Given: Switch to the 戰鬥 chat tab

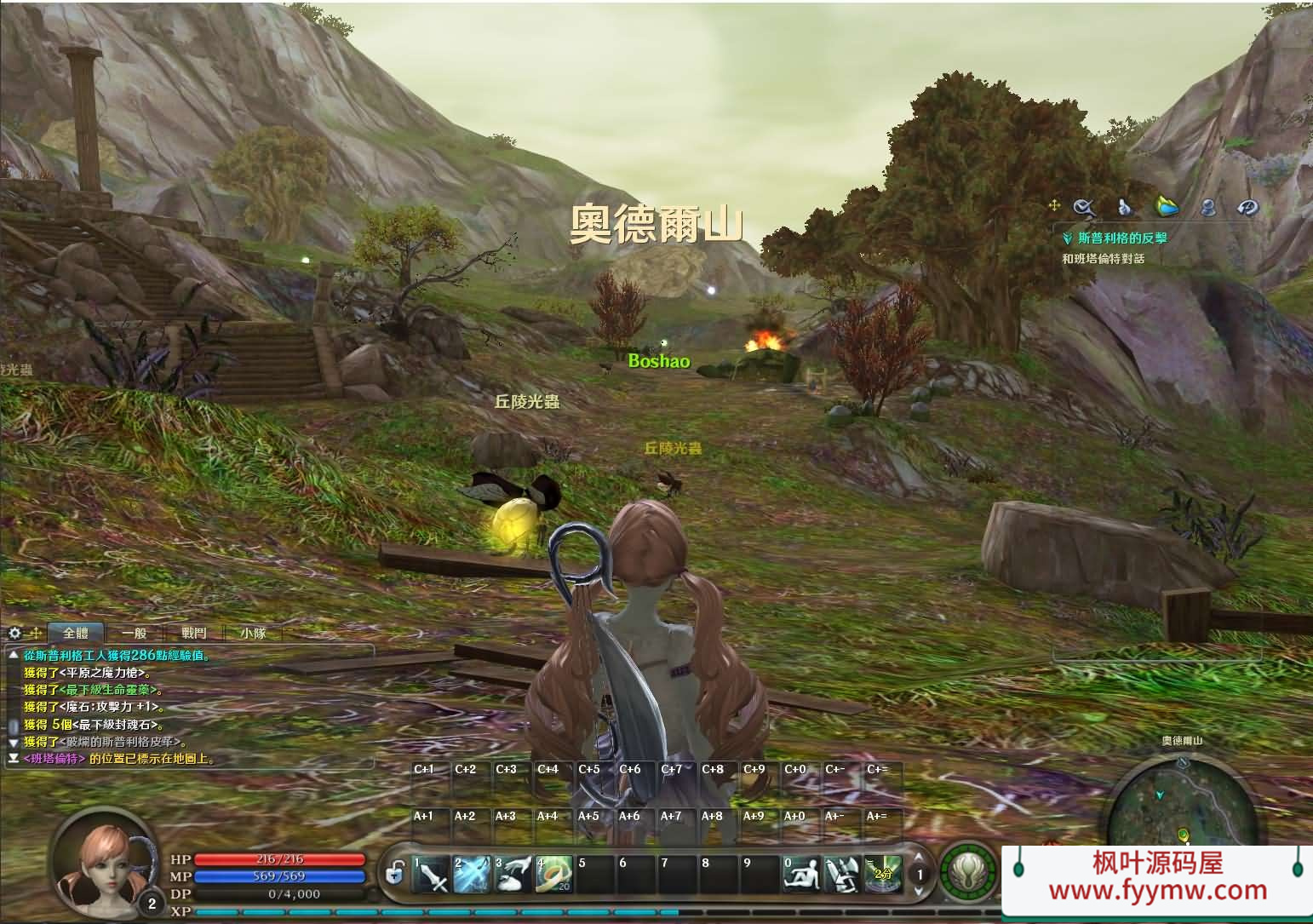Looking at the screenshot, I should point(194,632).
